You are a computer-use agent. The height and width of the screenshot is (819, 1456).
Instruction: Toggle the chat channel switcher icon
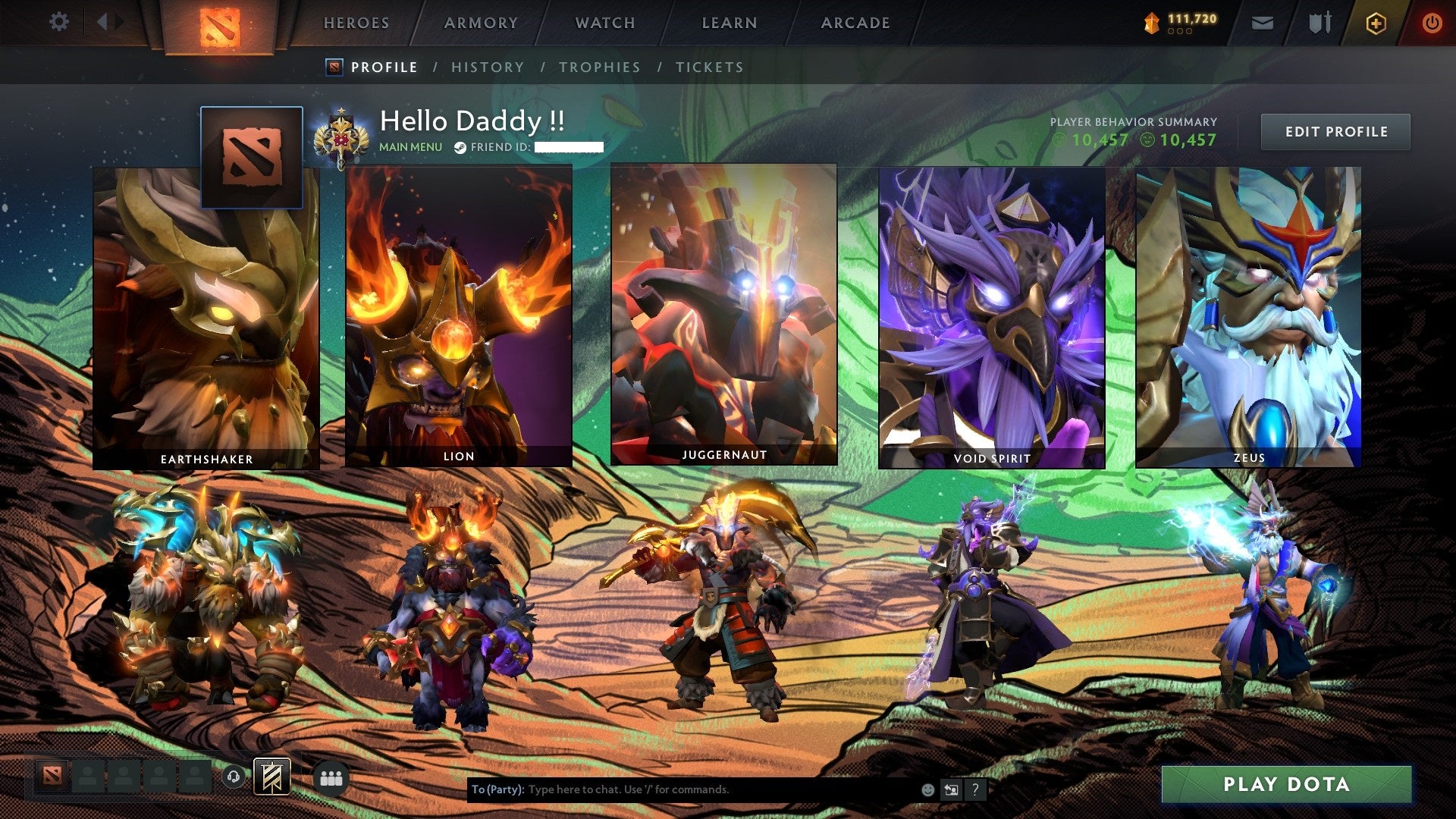click(951, 789)
